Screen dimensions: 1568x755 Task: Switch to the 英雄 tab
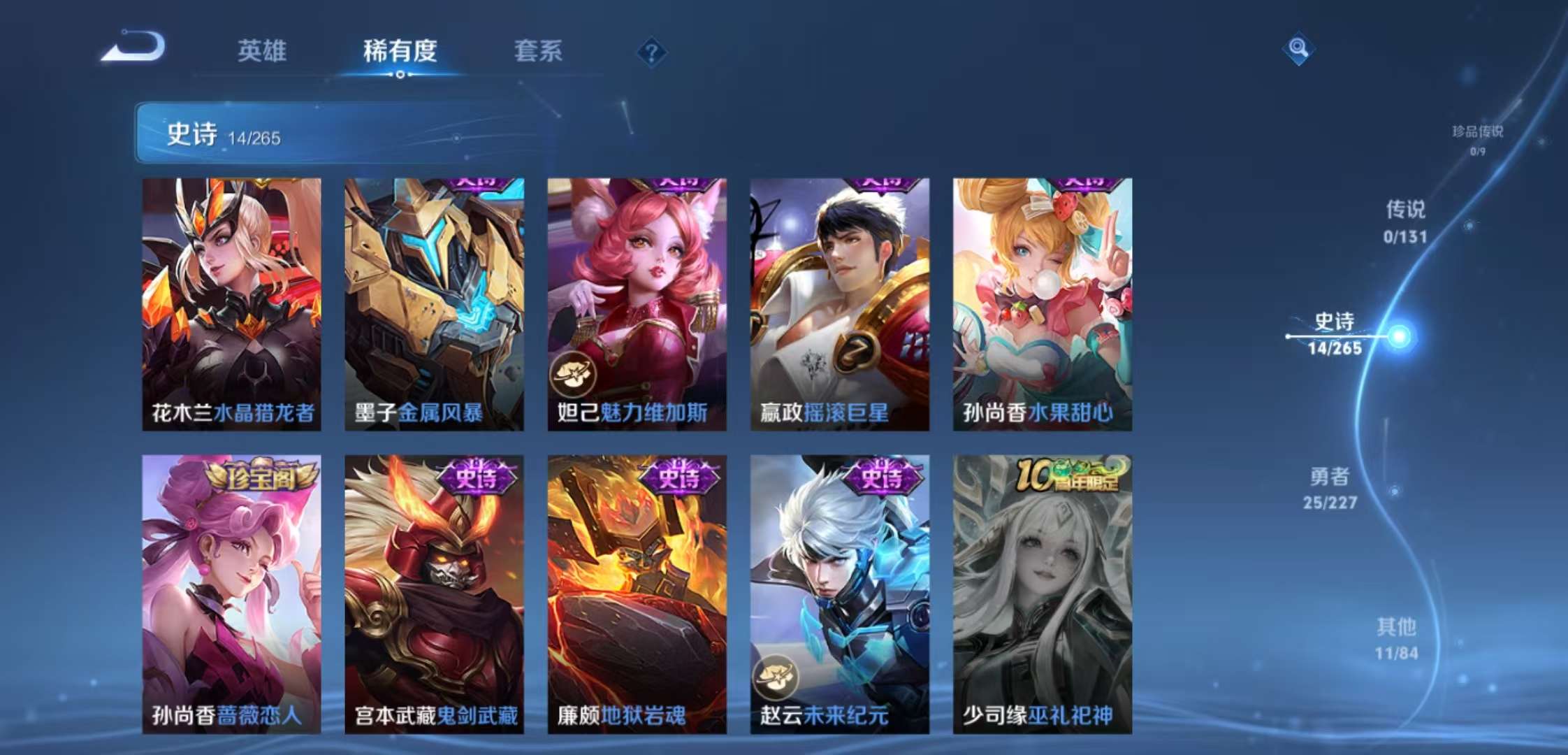[264, 51]
